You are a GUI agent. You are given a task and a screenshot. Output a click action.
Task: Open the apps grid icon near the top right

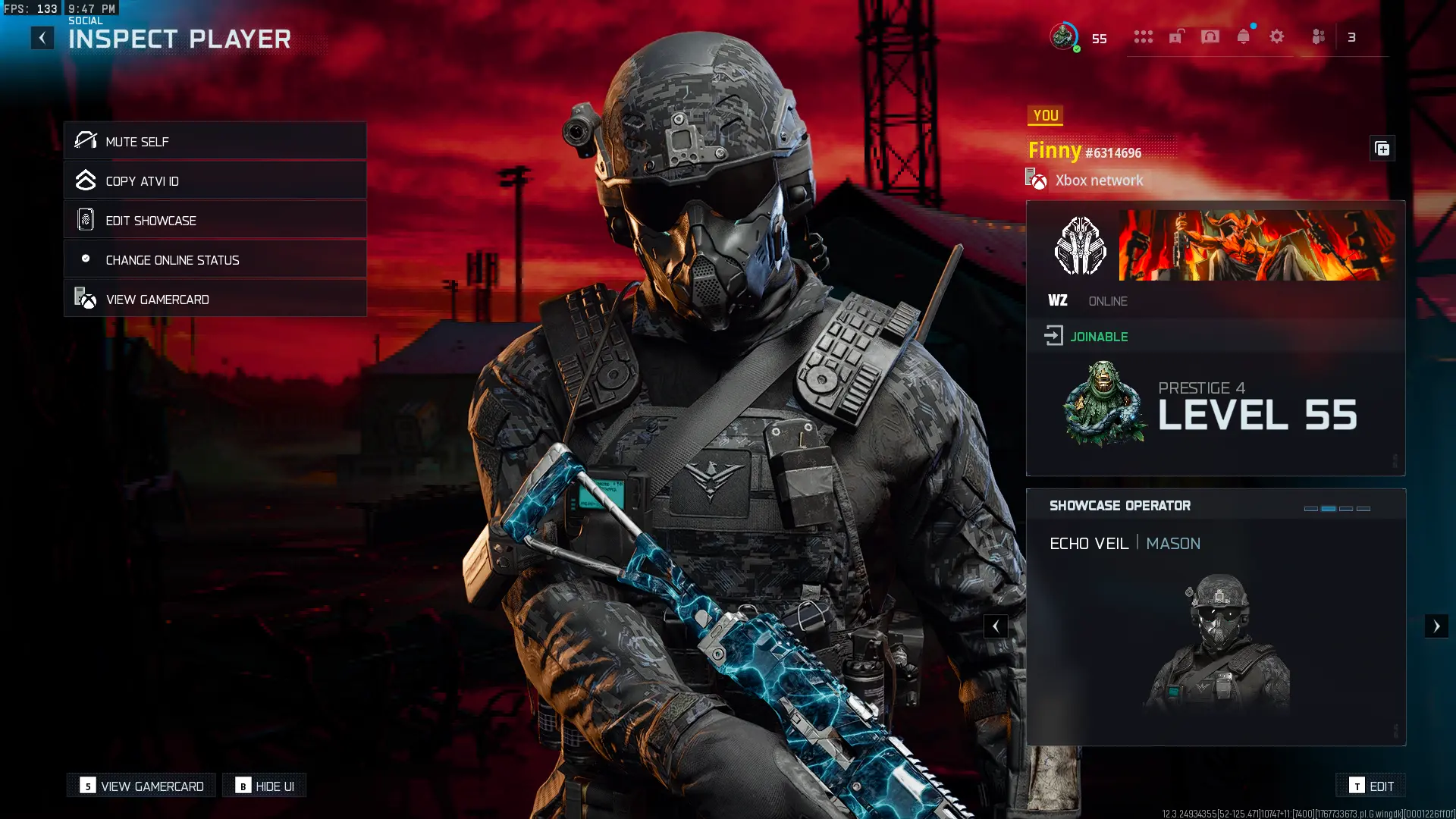pos(1144,36)
